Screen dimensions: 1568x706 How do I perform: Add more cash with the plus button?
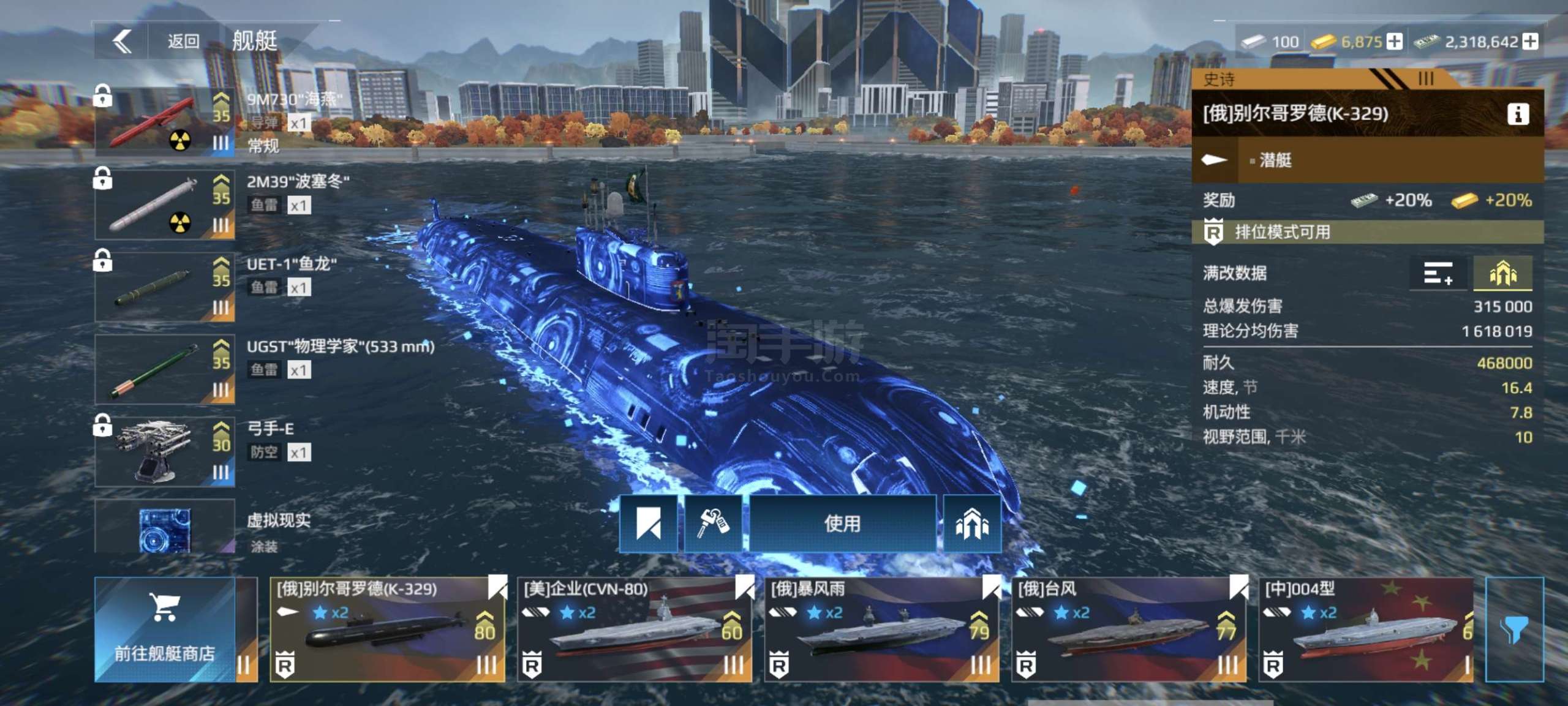(1530, 42)
